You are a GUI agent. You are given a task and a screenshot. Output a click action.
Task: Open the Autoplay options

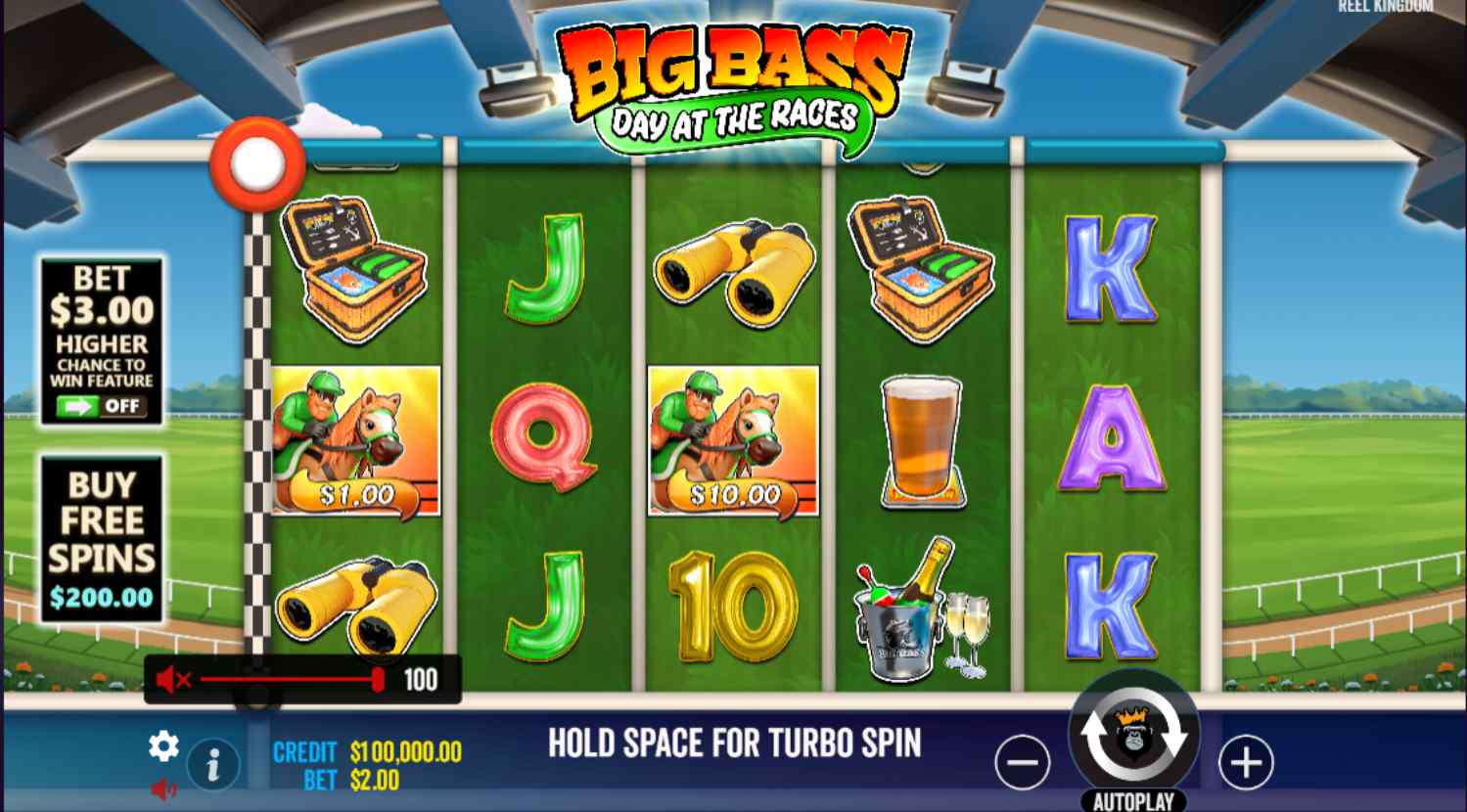tap(1133, 801)
